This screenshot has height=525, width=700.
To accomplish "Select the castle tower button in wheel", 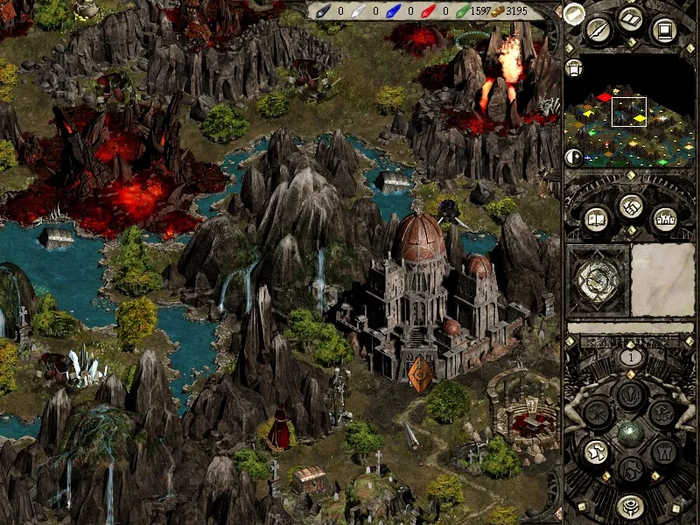I will (x=662, y=451).
